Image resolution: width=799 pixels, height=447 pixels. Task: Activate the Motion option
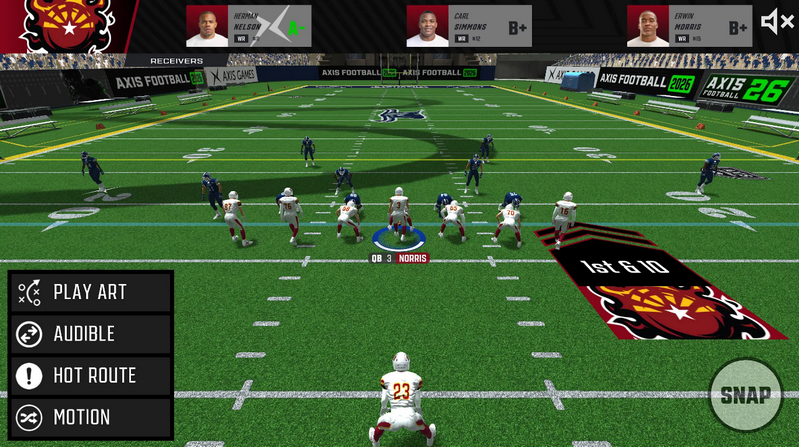point(90,417)
